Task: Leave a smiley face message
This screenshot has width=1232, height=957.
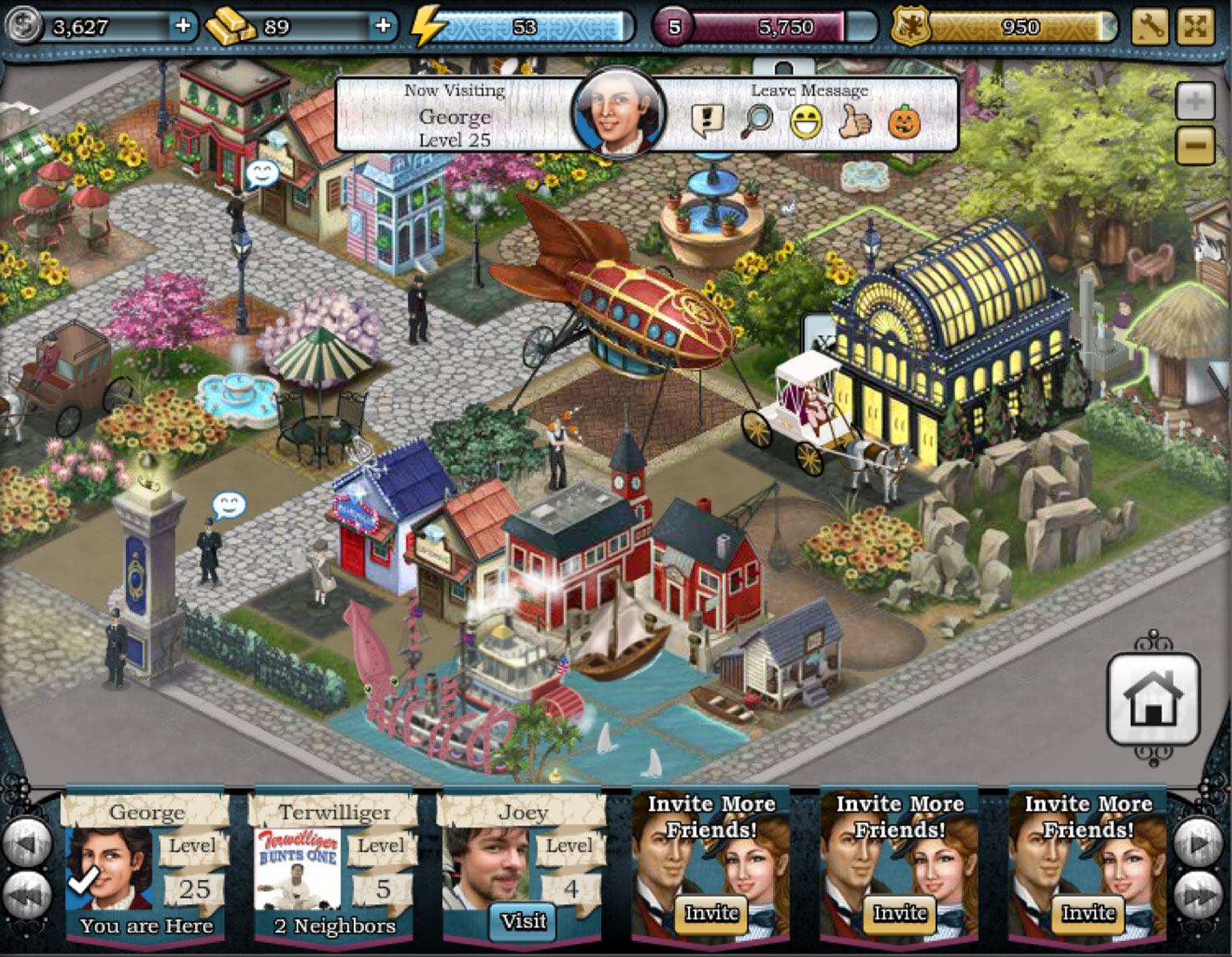Action: coord(806,122)
